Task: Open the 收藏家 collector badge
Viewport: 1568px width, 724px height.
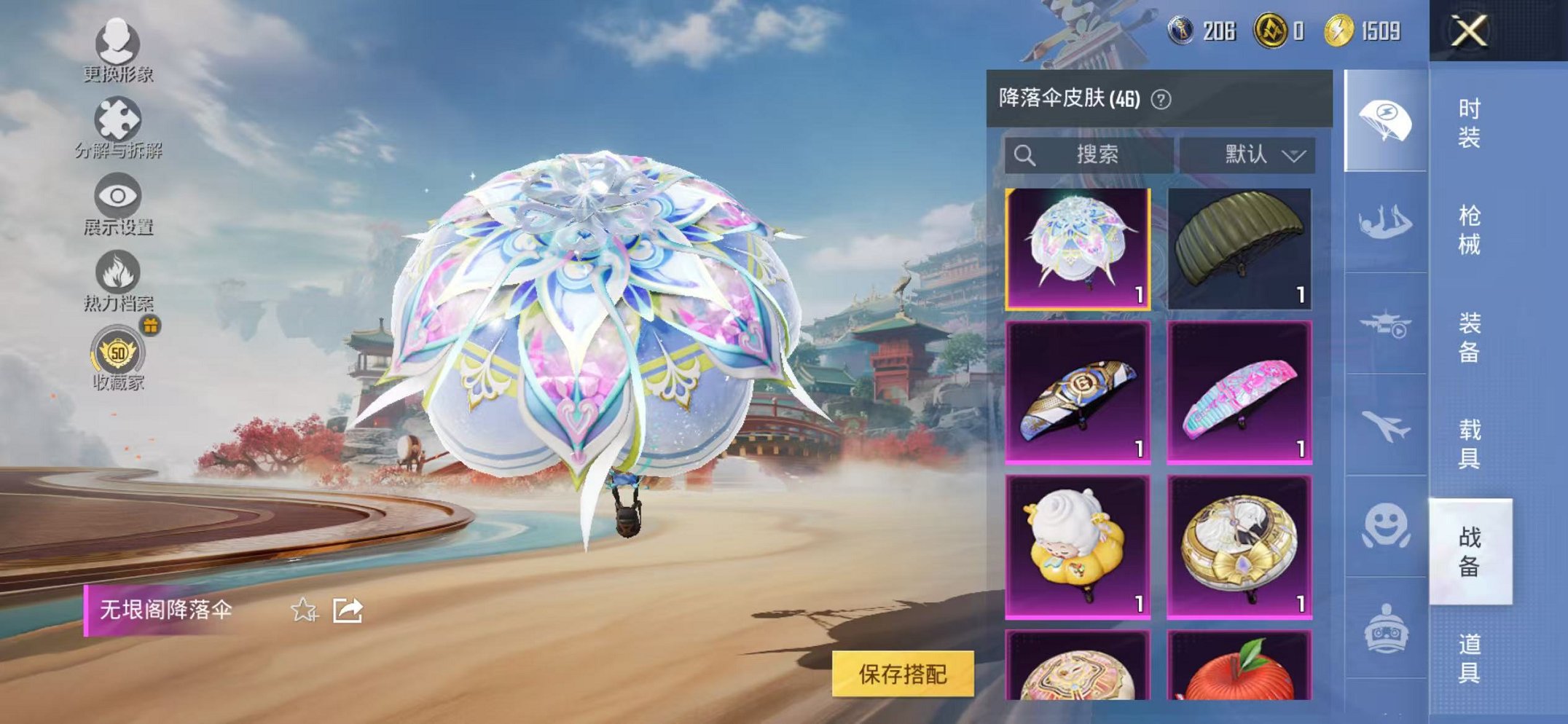Action: click(117, 361)
